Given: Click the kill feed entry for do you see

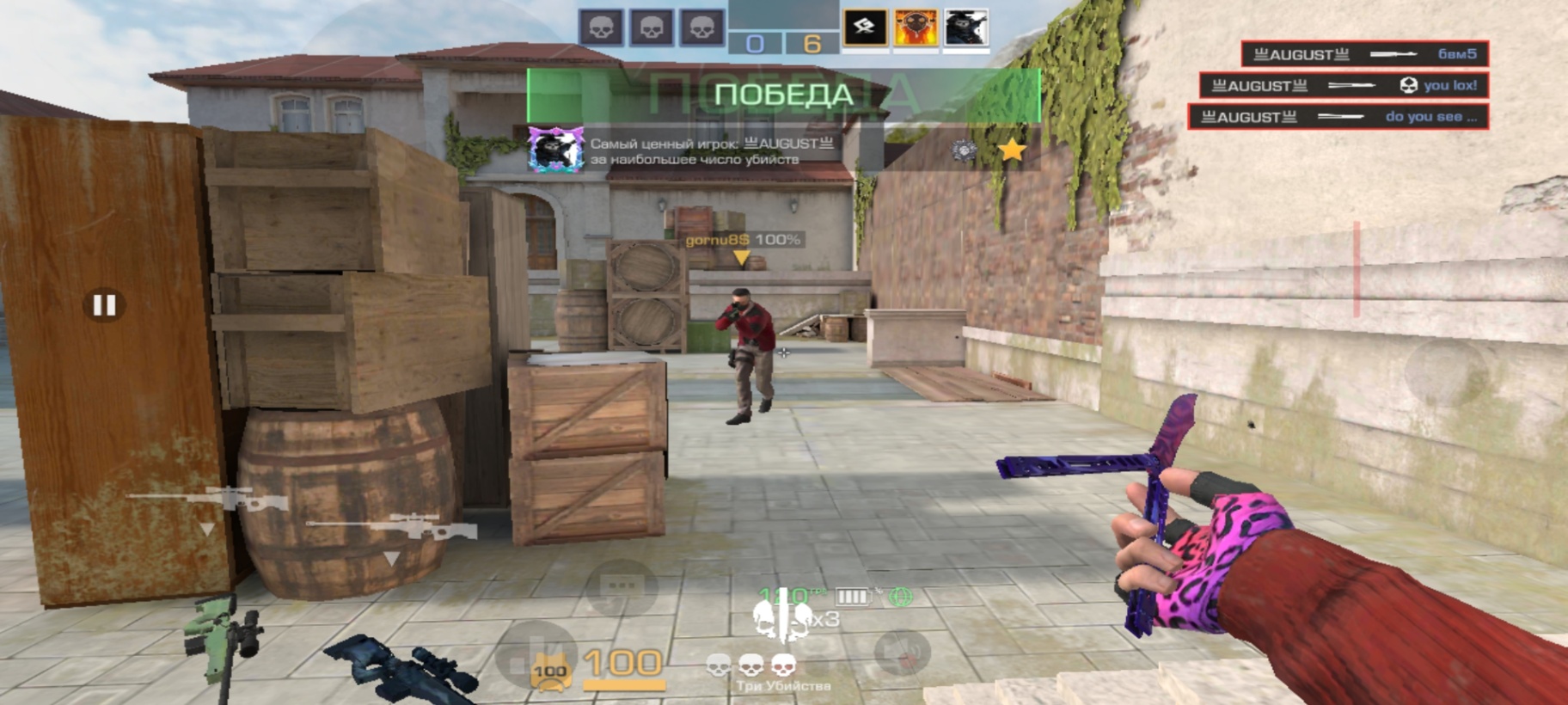Looking at the screenshot, I should coord(1338,117).
